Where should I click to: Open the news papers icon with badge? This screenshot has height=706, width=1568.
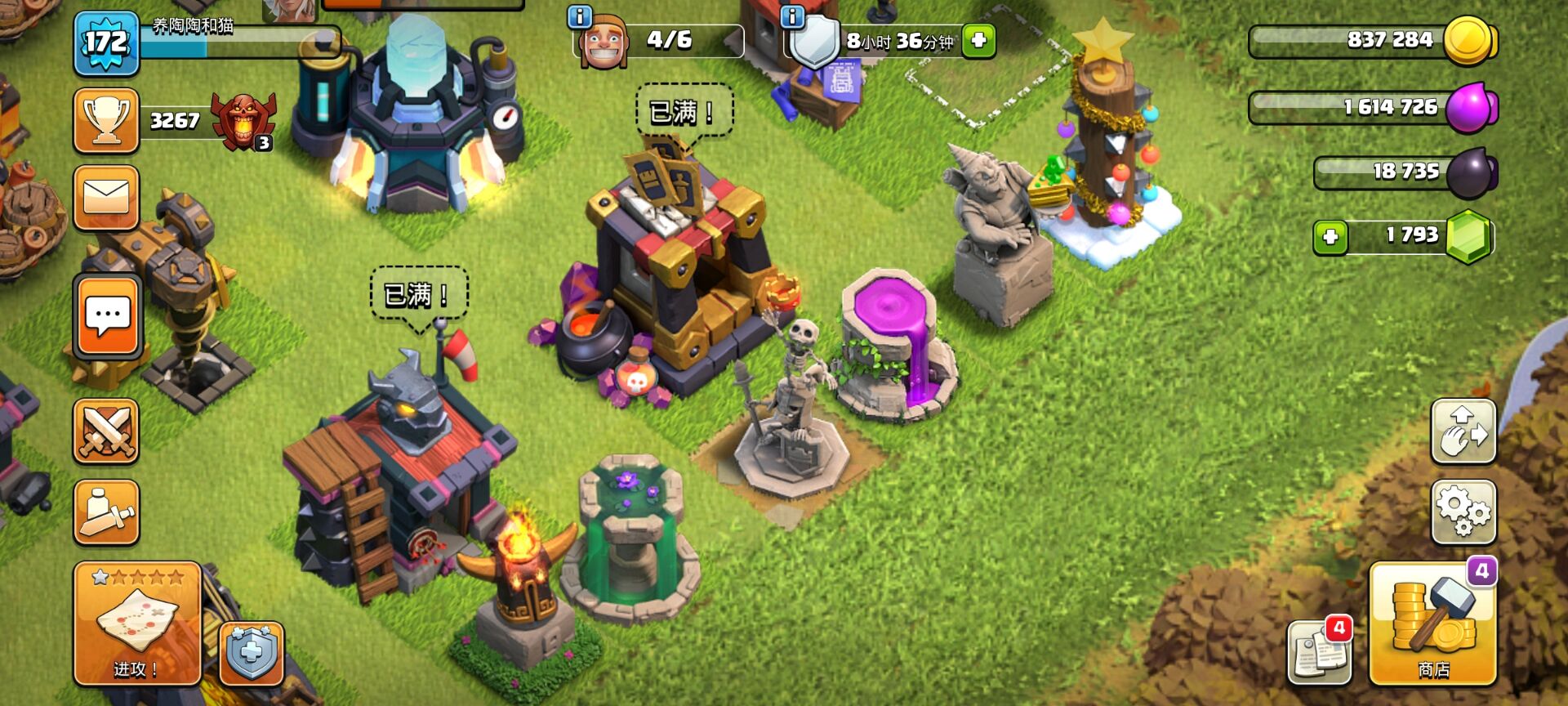(x=1318, y=653)
